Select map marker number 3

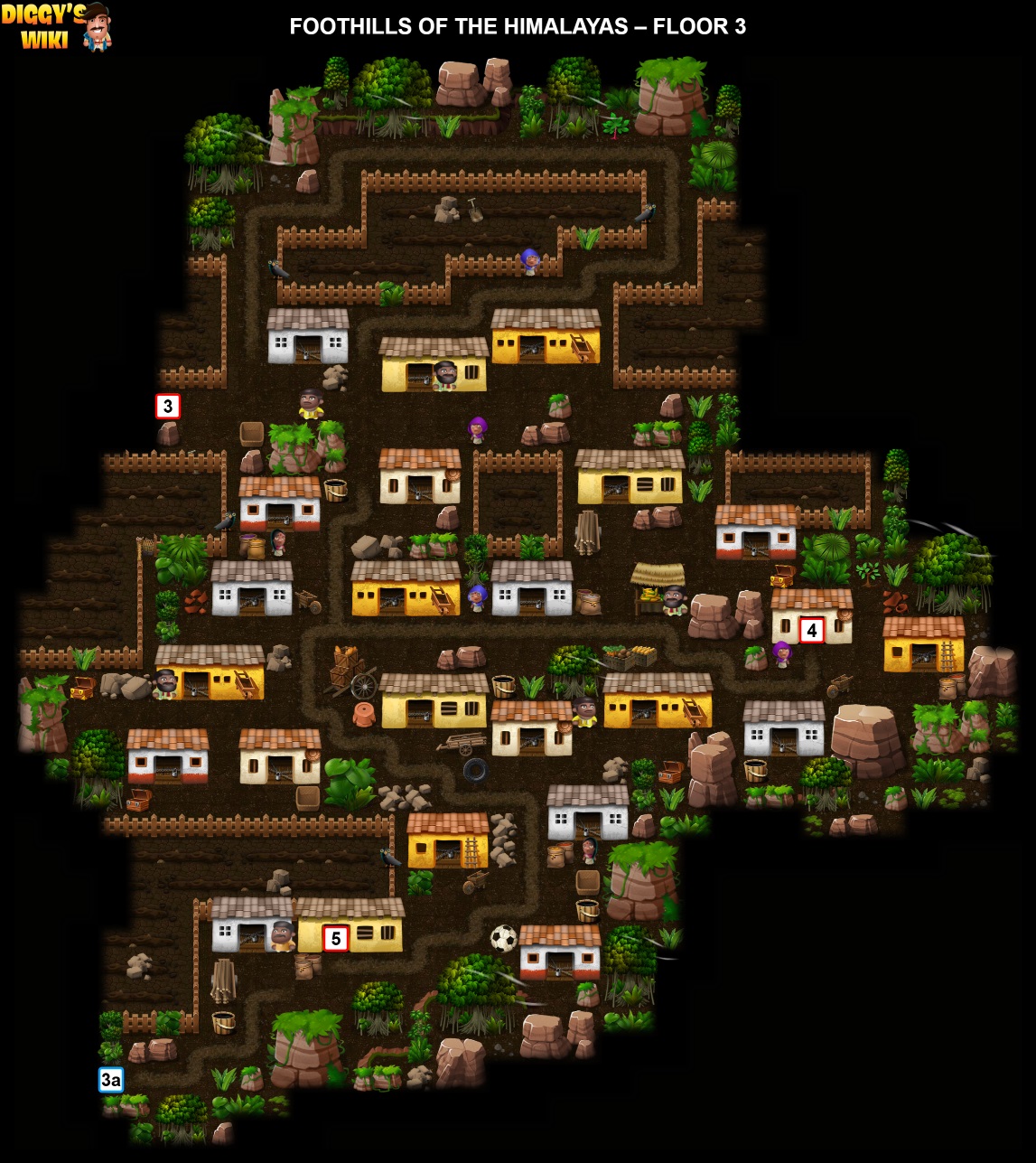tap(168, 407)
